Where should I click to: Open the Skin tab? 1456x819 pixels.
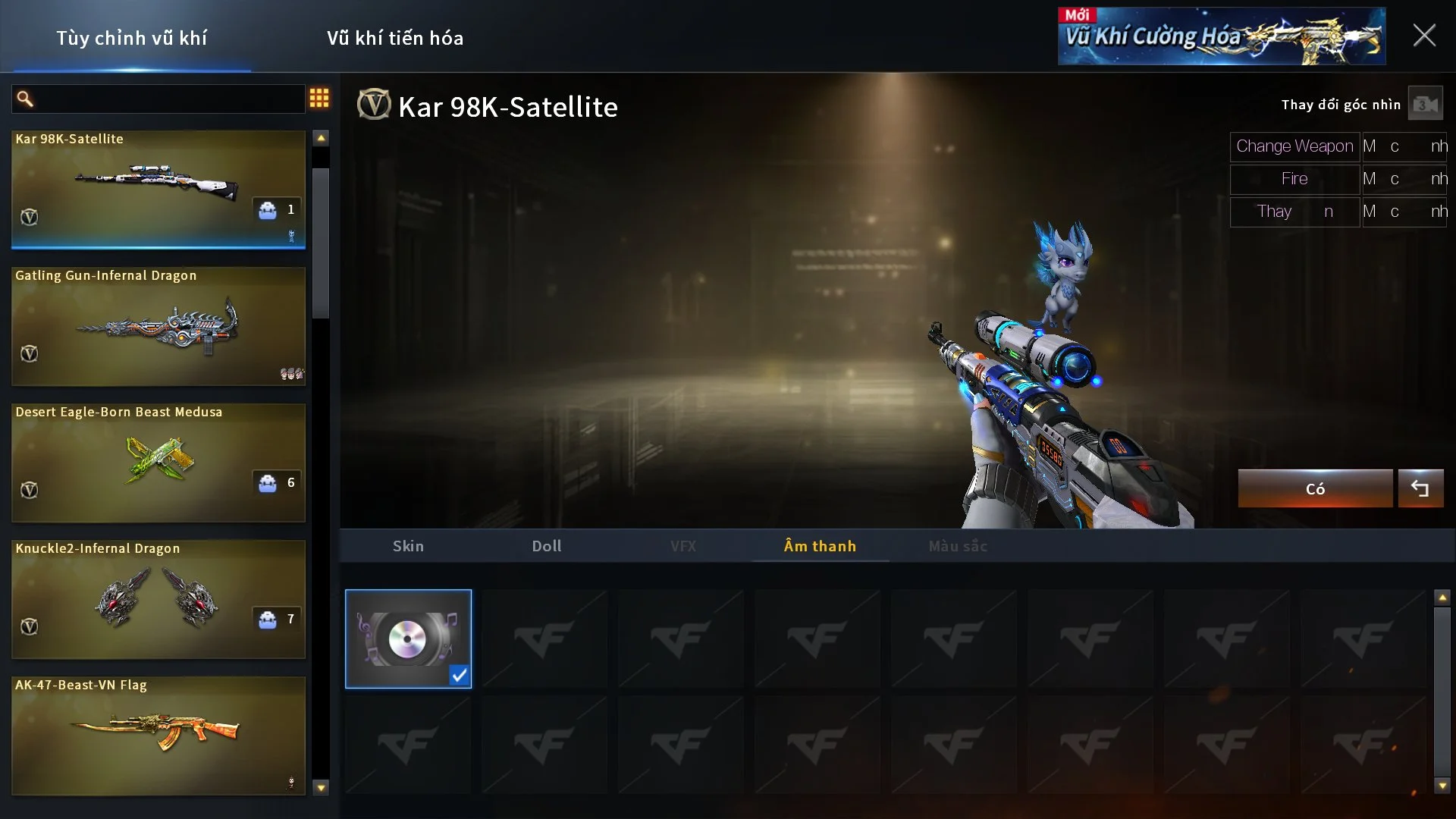coord(408,546)
